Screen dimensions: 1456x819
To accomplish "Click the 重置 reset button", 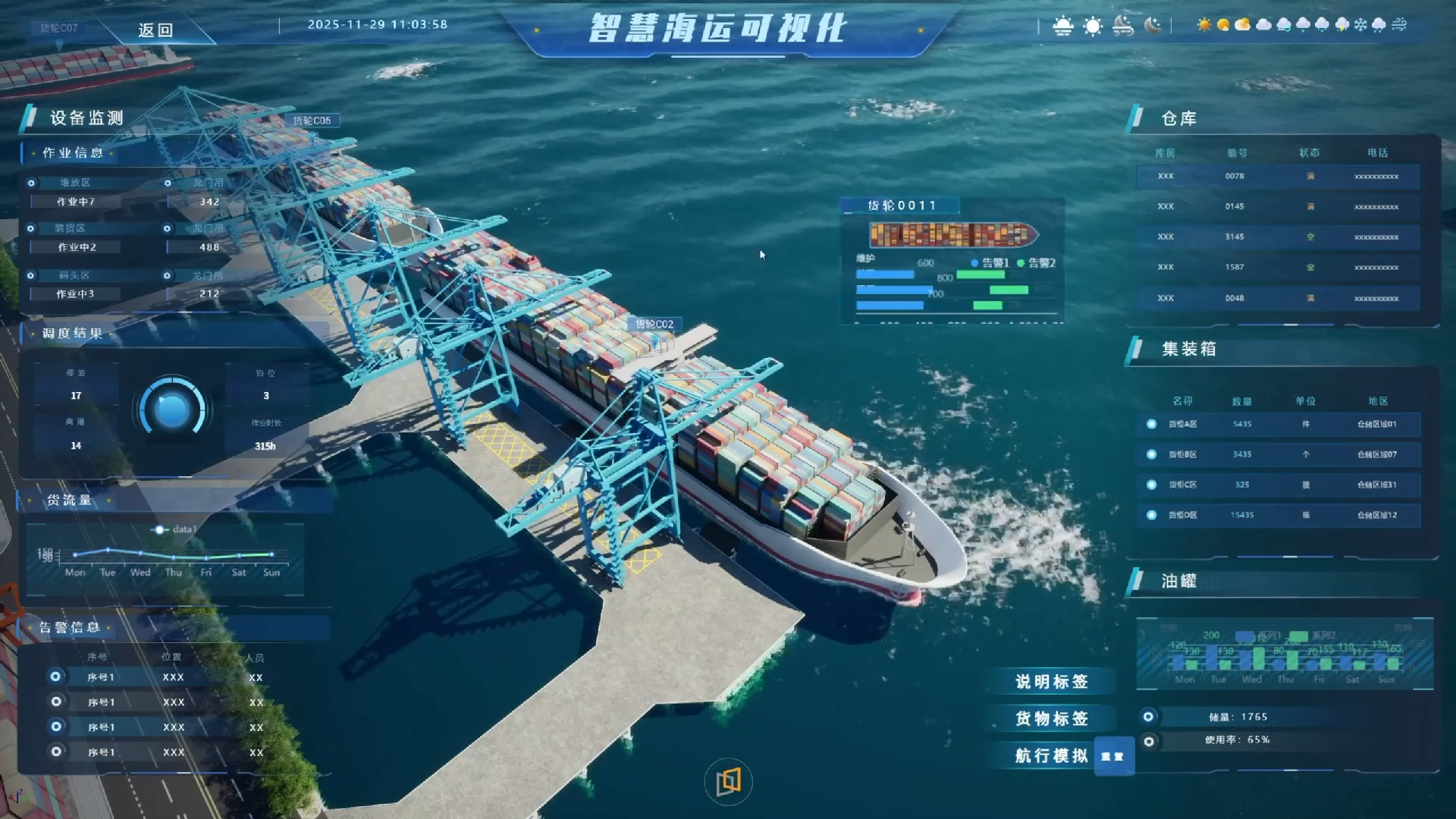I will 1112,755.
